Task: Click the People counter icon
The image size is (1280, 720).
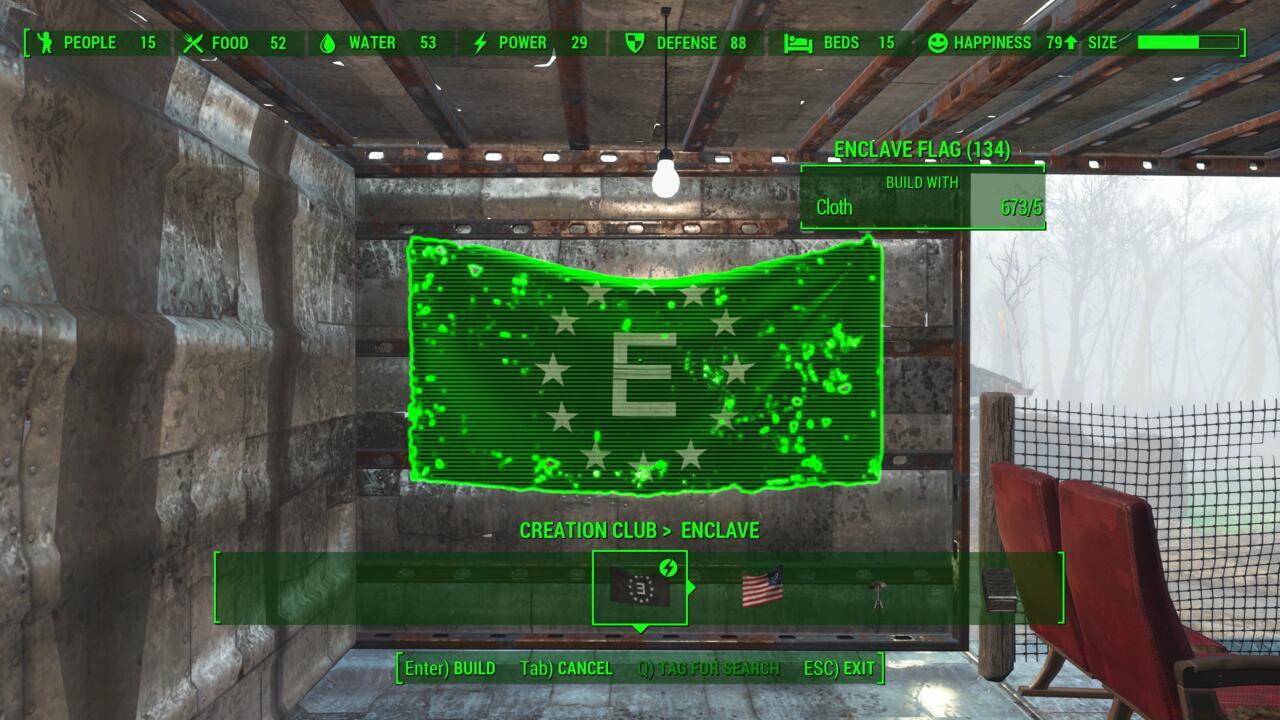Action: coord(46,43)
